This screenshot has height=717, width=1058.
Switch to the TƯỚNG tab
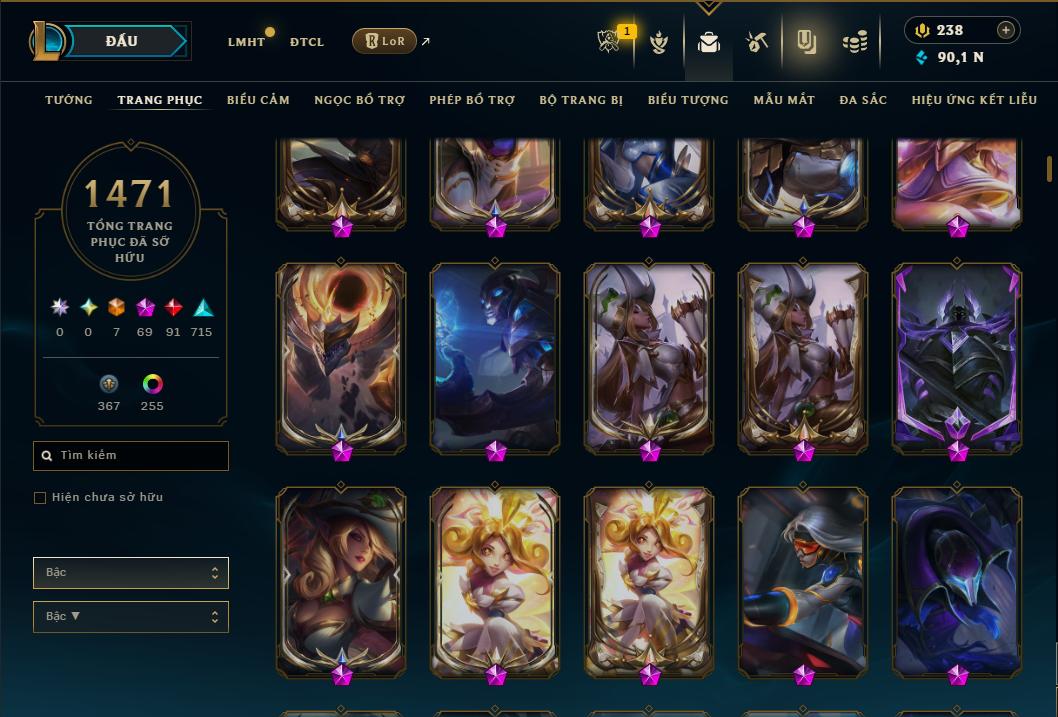click(x=69, y=100)
